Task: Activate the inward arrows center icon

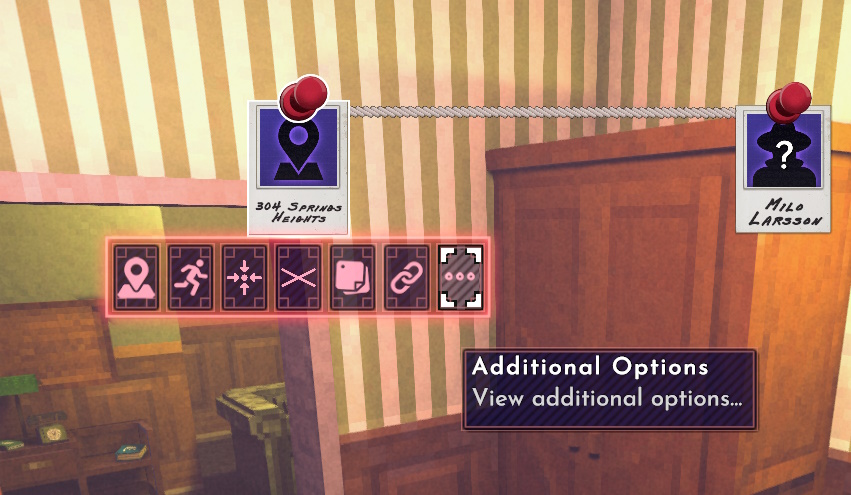Action: coord(244,277)
